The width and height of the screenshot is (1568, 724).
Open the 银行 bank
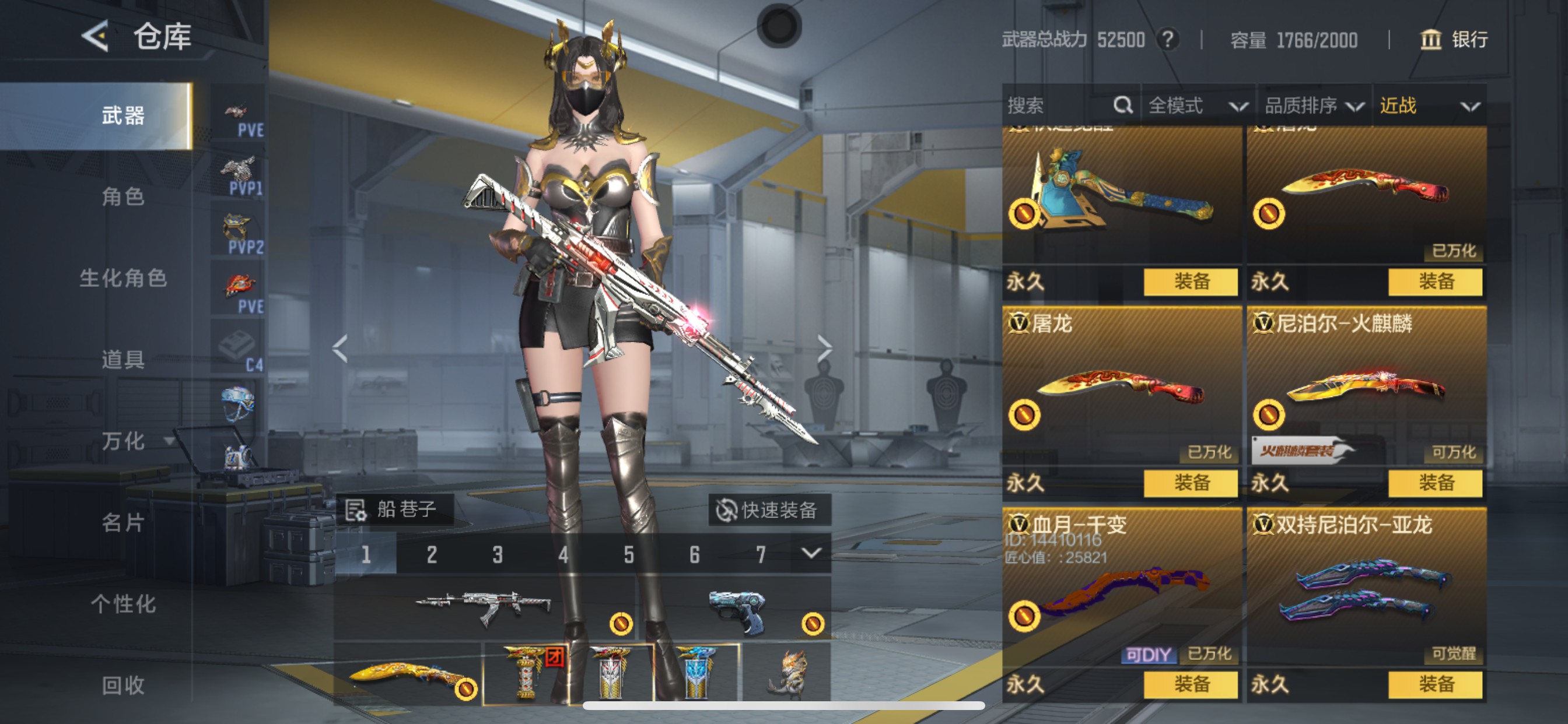click(x=1455, y=40)
